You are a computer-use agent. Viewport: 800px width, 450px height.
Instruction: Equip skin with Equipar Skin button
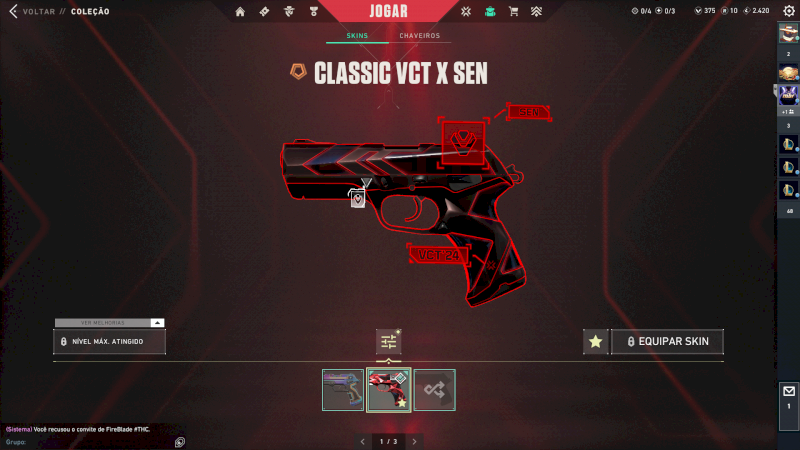point(667,342)
